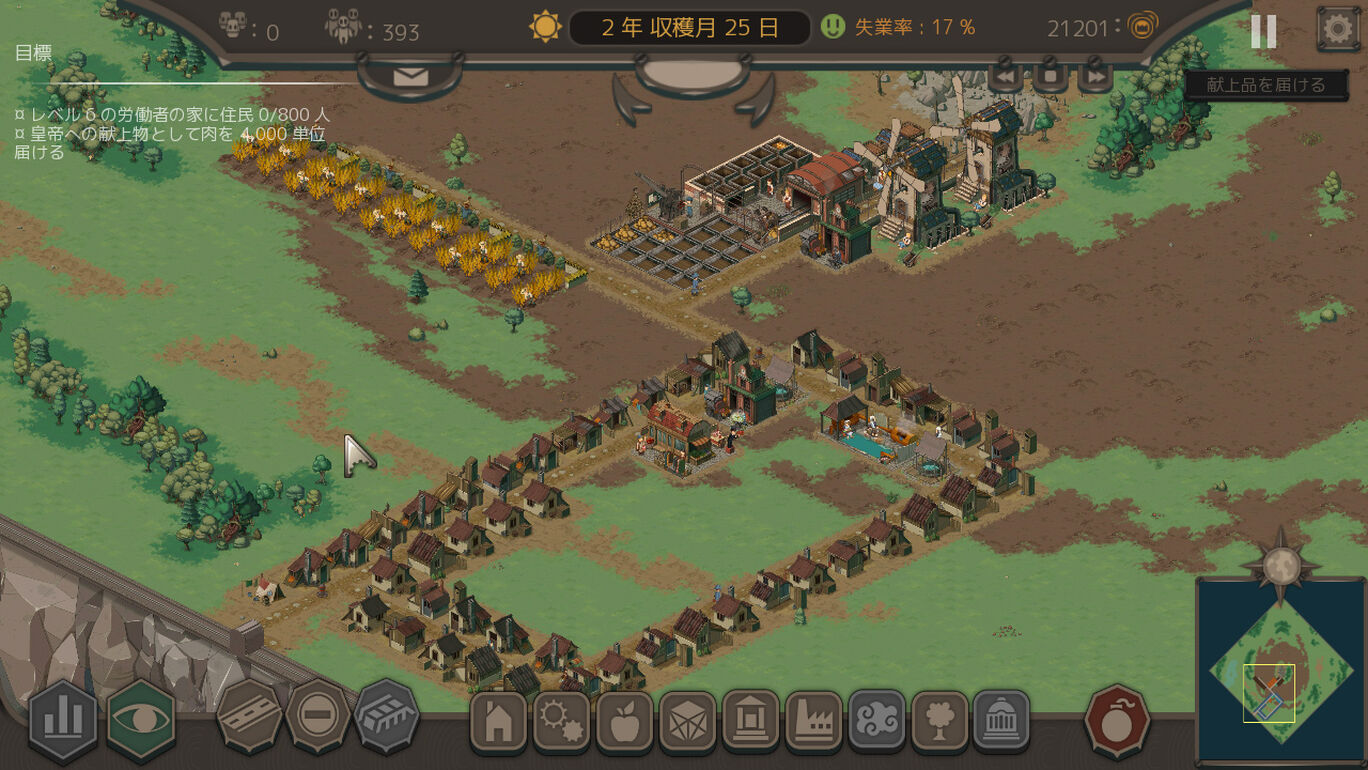Image resolution: width=1368 pixels, height=770 pixels.
Task: Click the pause button
Action: click(1263, 31)
